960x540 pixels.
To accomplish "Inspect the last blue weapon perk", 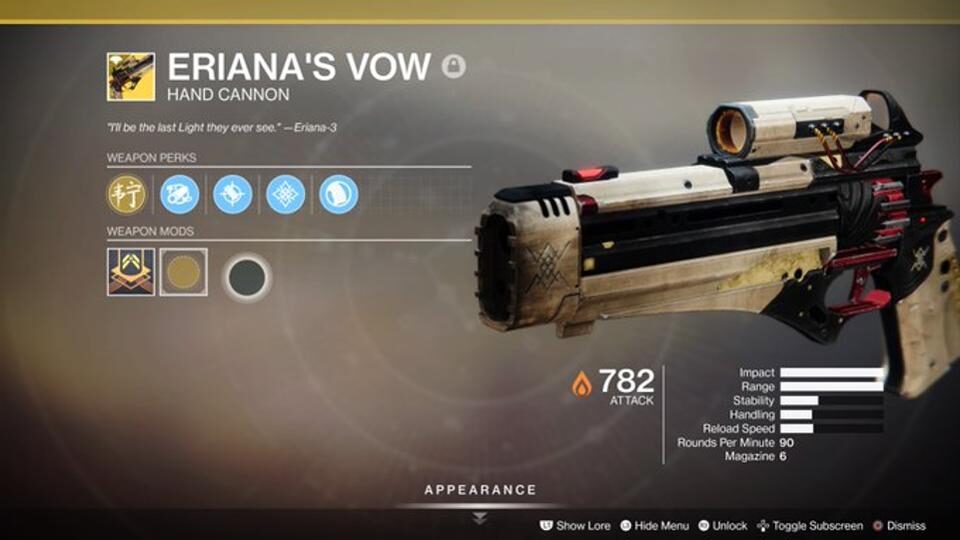I will [339, 194].
